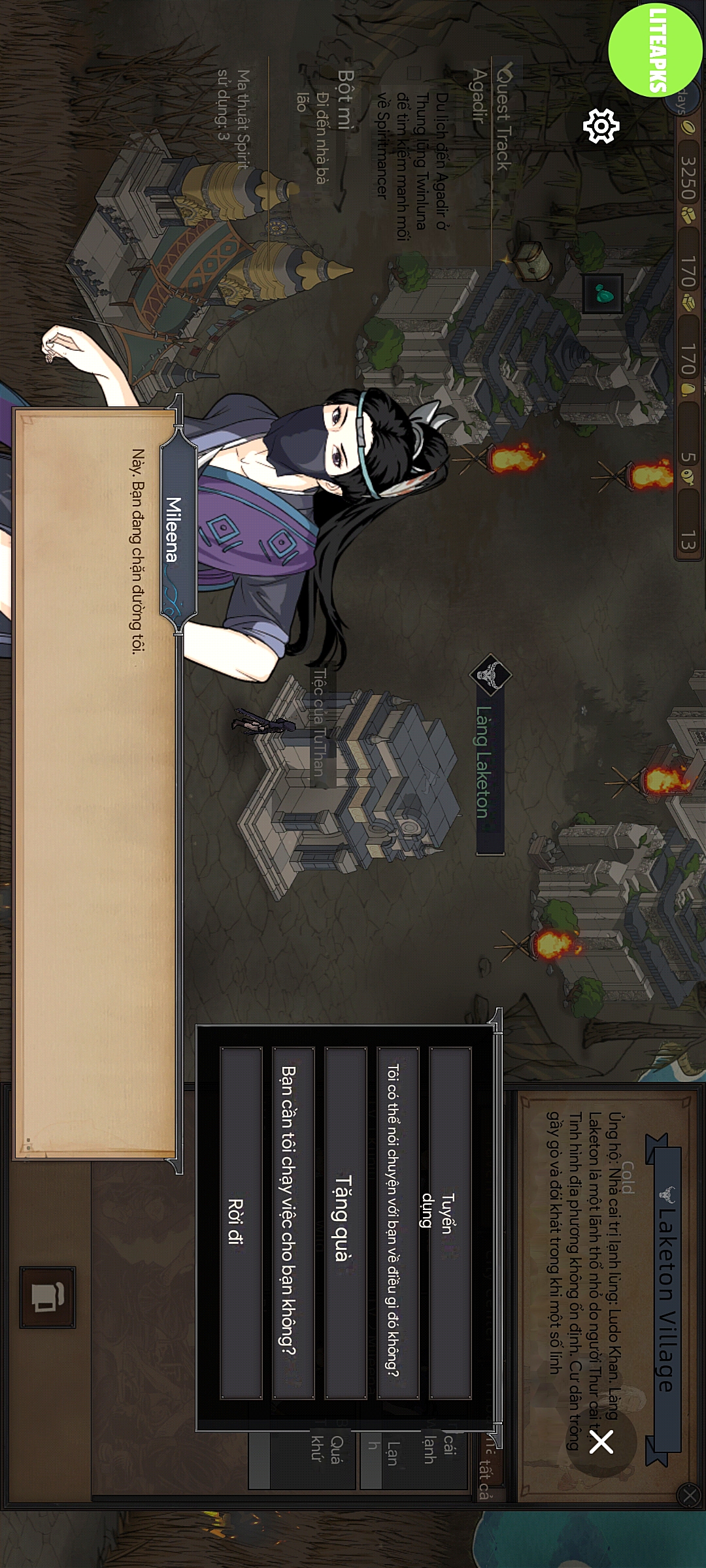706x1568 pixels.
Task: Leave the conversation with "Rời đi"
Action: point(241,1222)
